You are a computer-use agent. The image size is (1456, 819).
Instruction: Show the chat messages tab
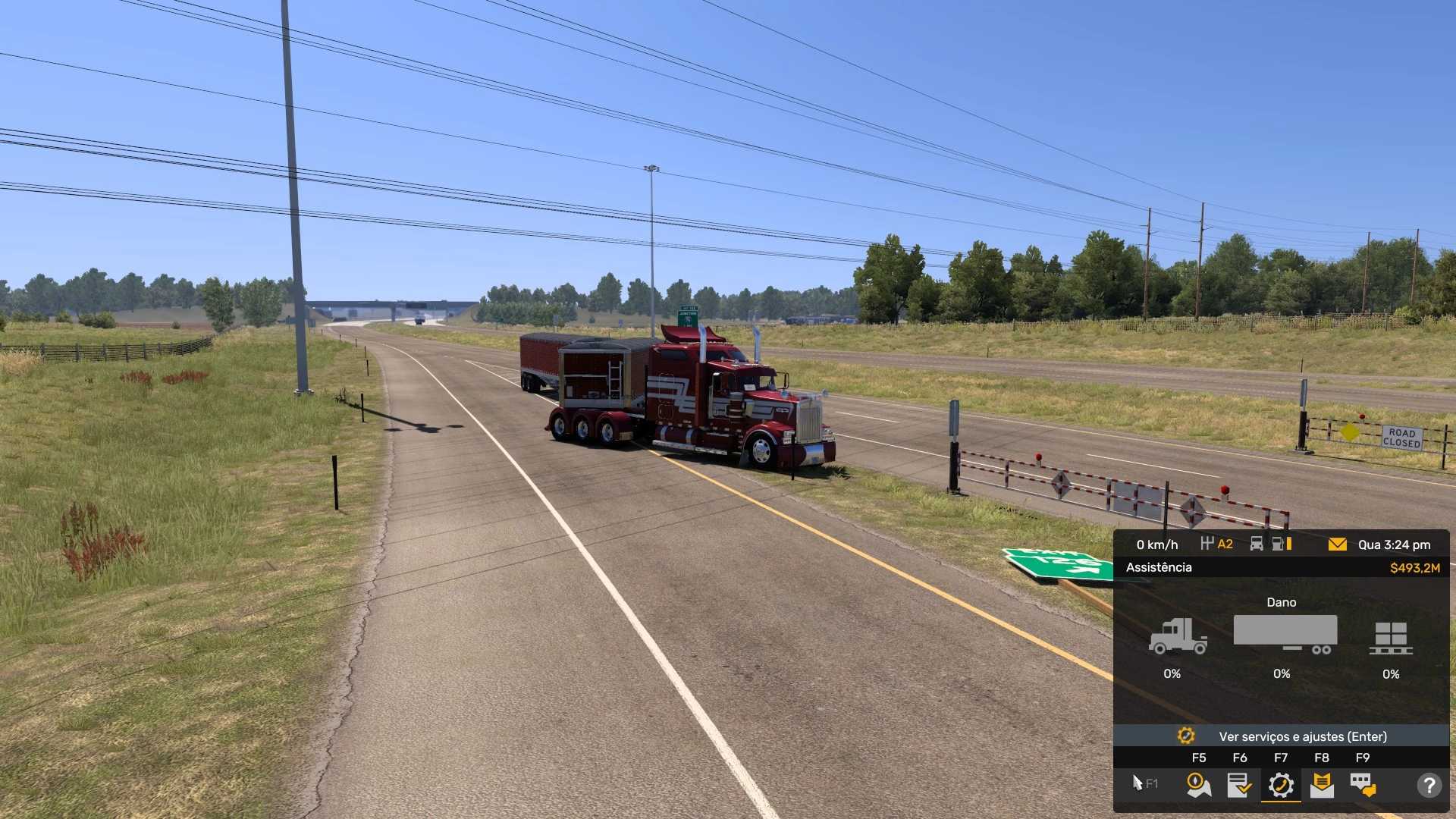pyautogui.click(x=1363, y=785)
